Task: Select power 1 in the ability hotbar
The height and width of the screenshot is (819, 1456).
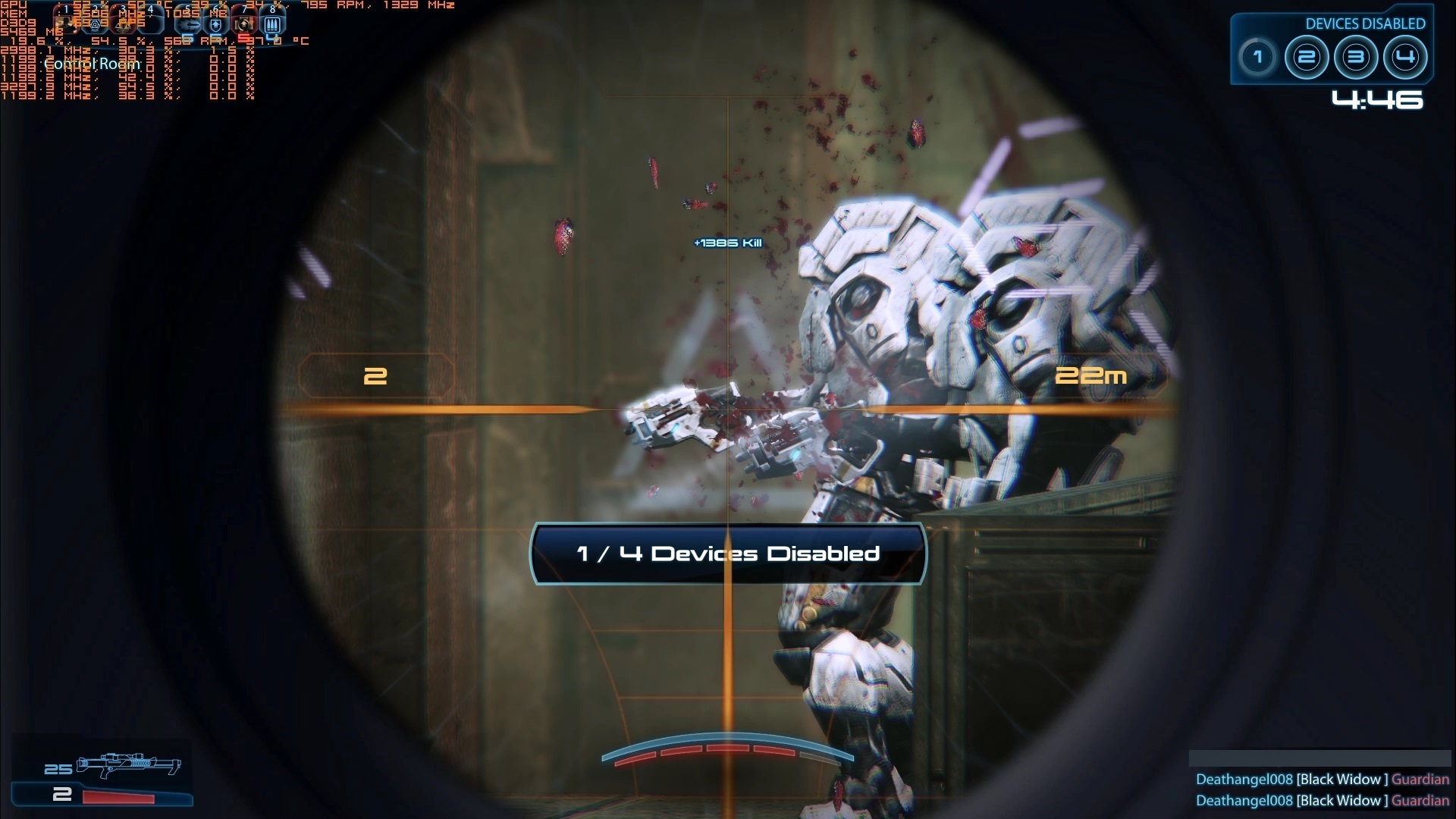Action: point(66,24)
